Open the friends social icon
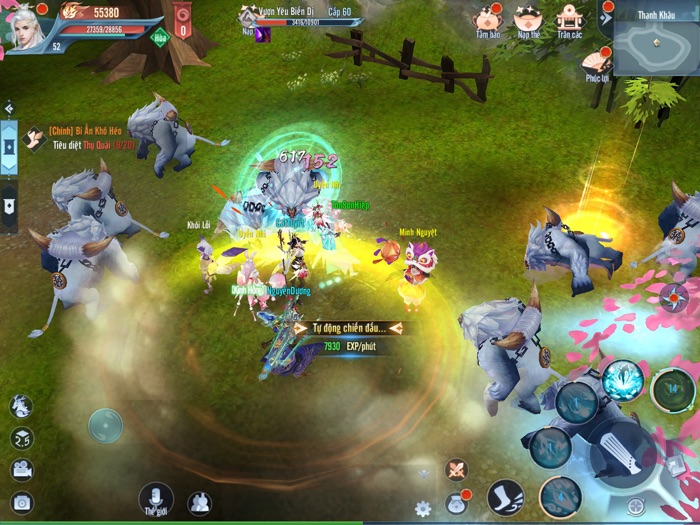The width and height of the screenshot is (700, 525). pos(199,503)
